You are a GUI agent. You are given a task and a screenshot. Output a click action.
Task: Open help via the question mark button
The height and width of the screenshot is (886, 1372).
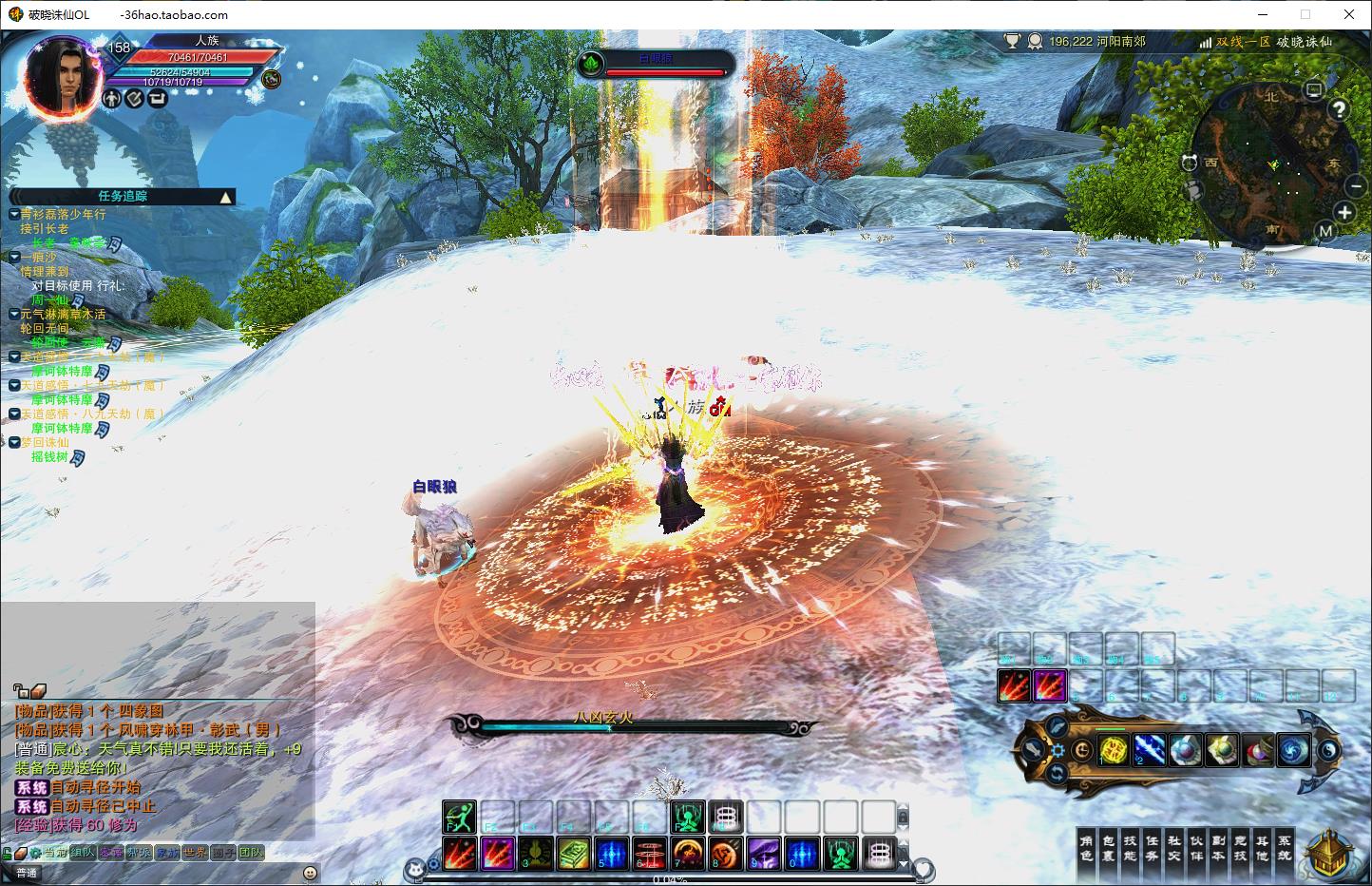click(x=1339, y=109)
